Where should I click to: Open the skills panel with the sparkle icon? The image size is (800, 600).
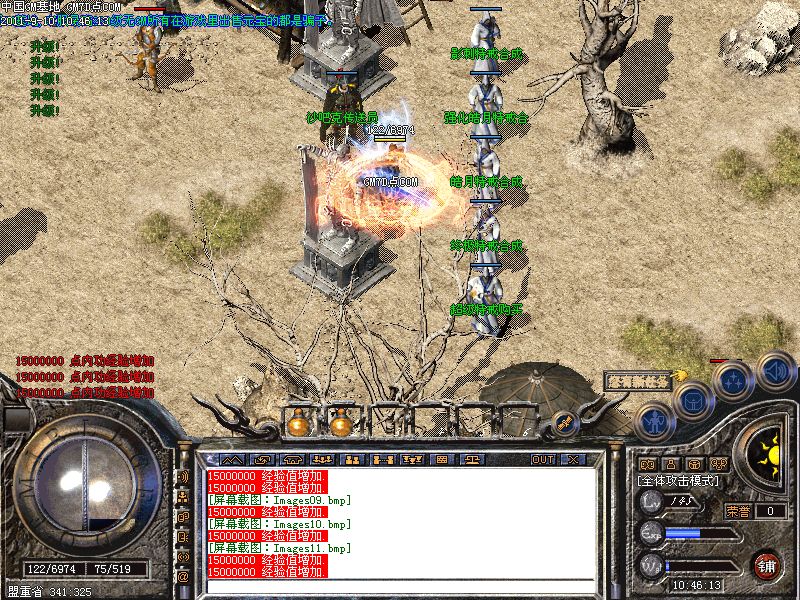pyautogui.click(x=733, y=379)
